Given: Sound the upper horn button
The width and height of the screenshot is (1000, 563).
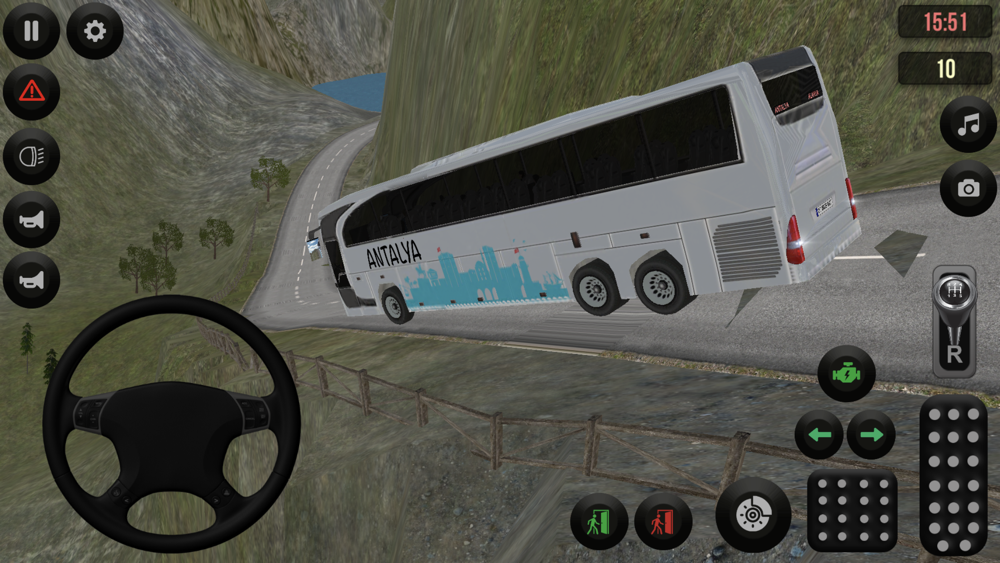Looking at the screenshot, I should [31, 219].
